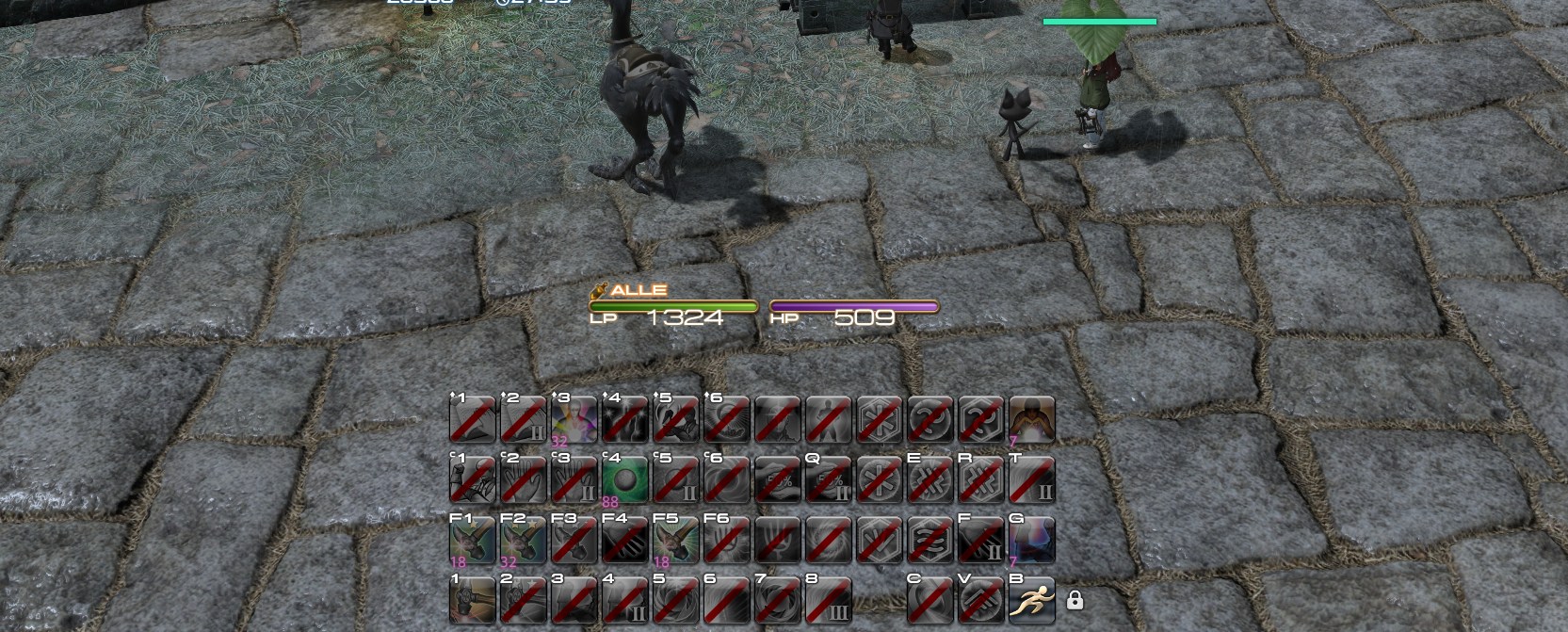
Task: Activate the meditating figure ability with white orb
Action: tap(1031, 419)
